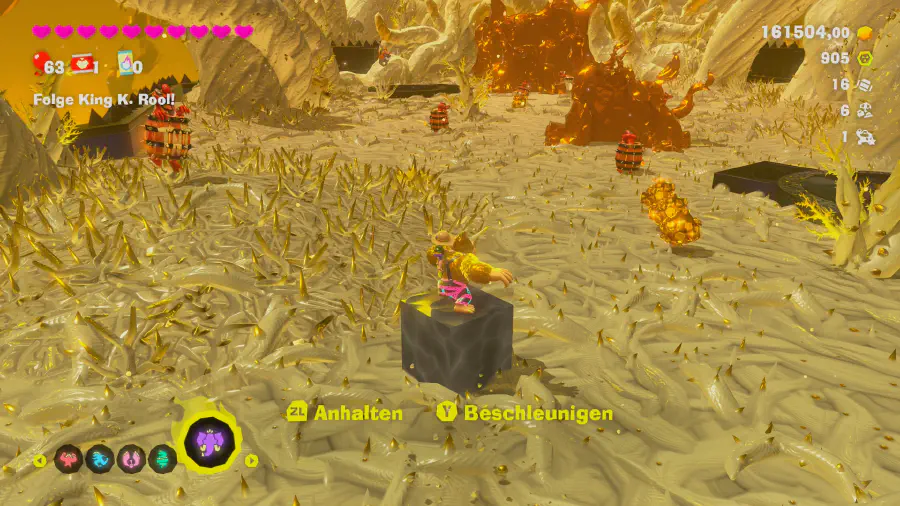This screenshot has height=506, width=900.
Task: Click the red balloon icon
Action: tap(43, 66)
